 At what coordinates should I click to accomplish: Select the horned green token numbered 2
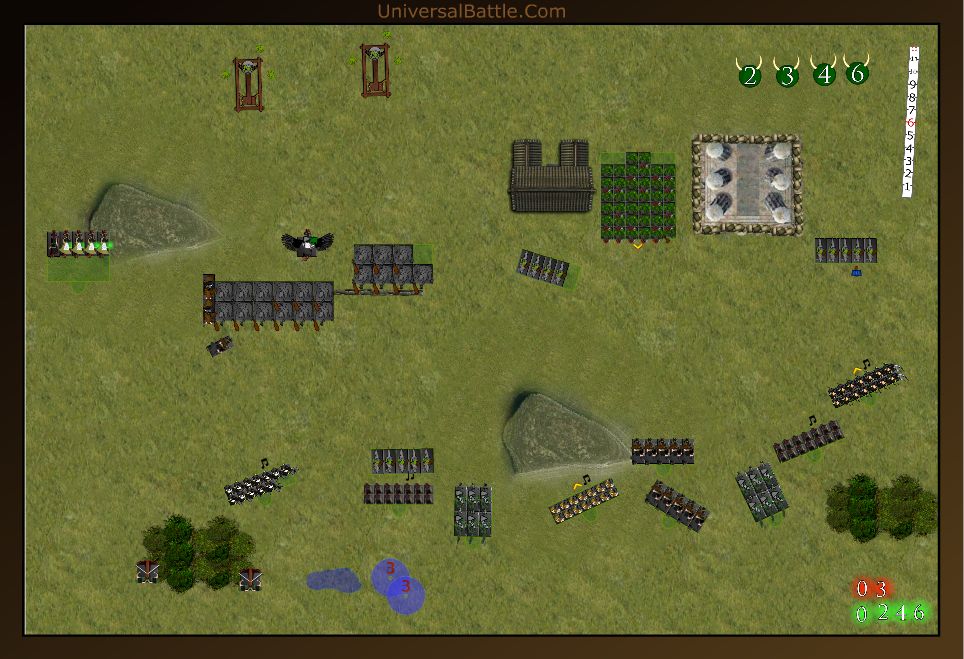click(x=750, y=75)
